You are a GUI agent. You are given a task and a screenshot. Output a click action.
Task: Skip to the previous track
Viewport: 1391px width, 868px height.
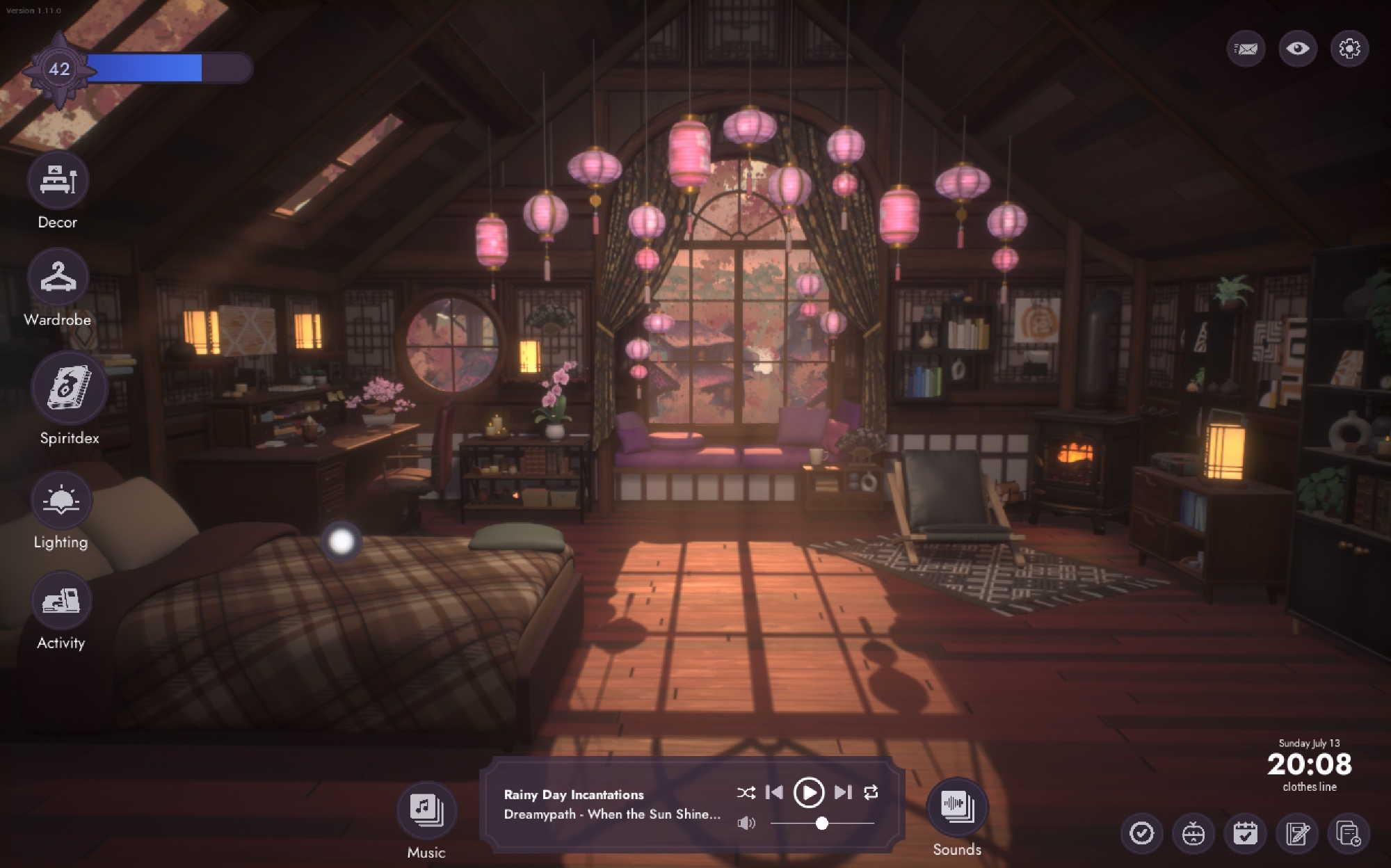tap(774, 792)
